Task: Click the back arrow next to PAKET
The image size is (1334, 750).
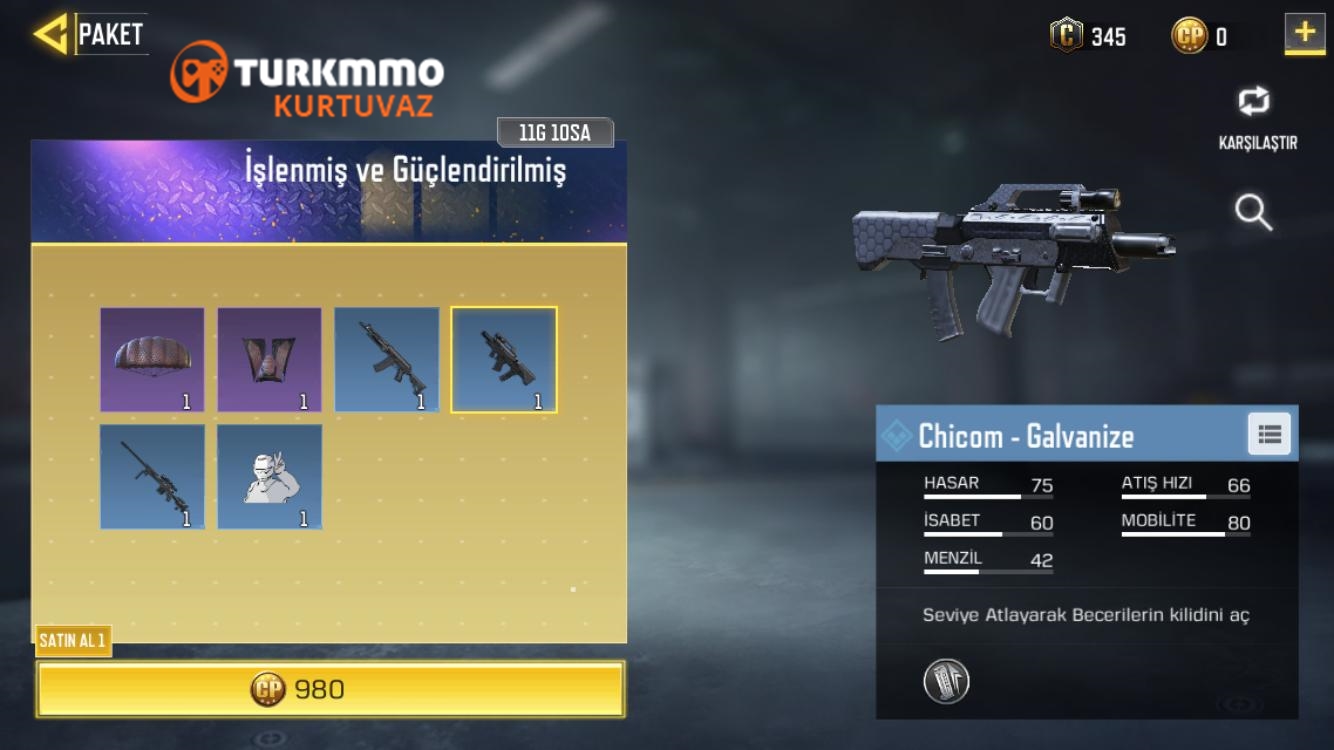Action: coord(48,34)
